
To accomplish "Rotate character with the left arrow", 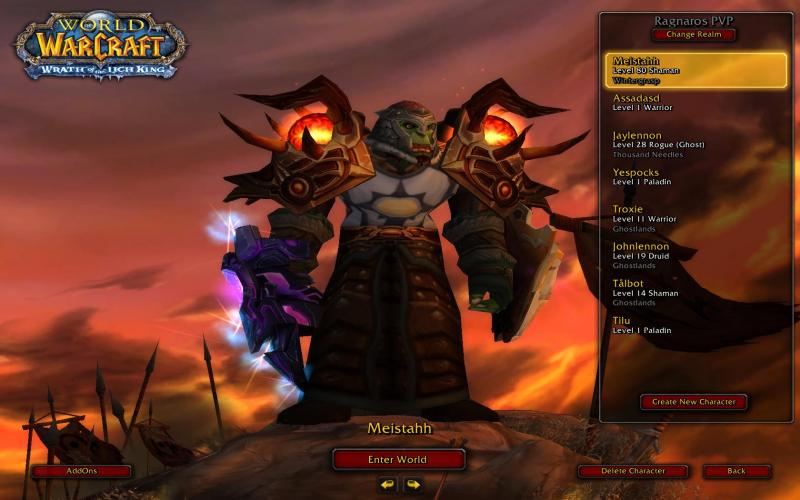I will (387, 485).
